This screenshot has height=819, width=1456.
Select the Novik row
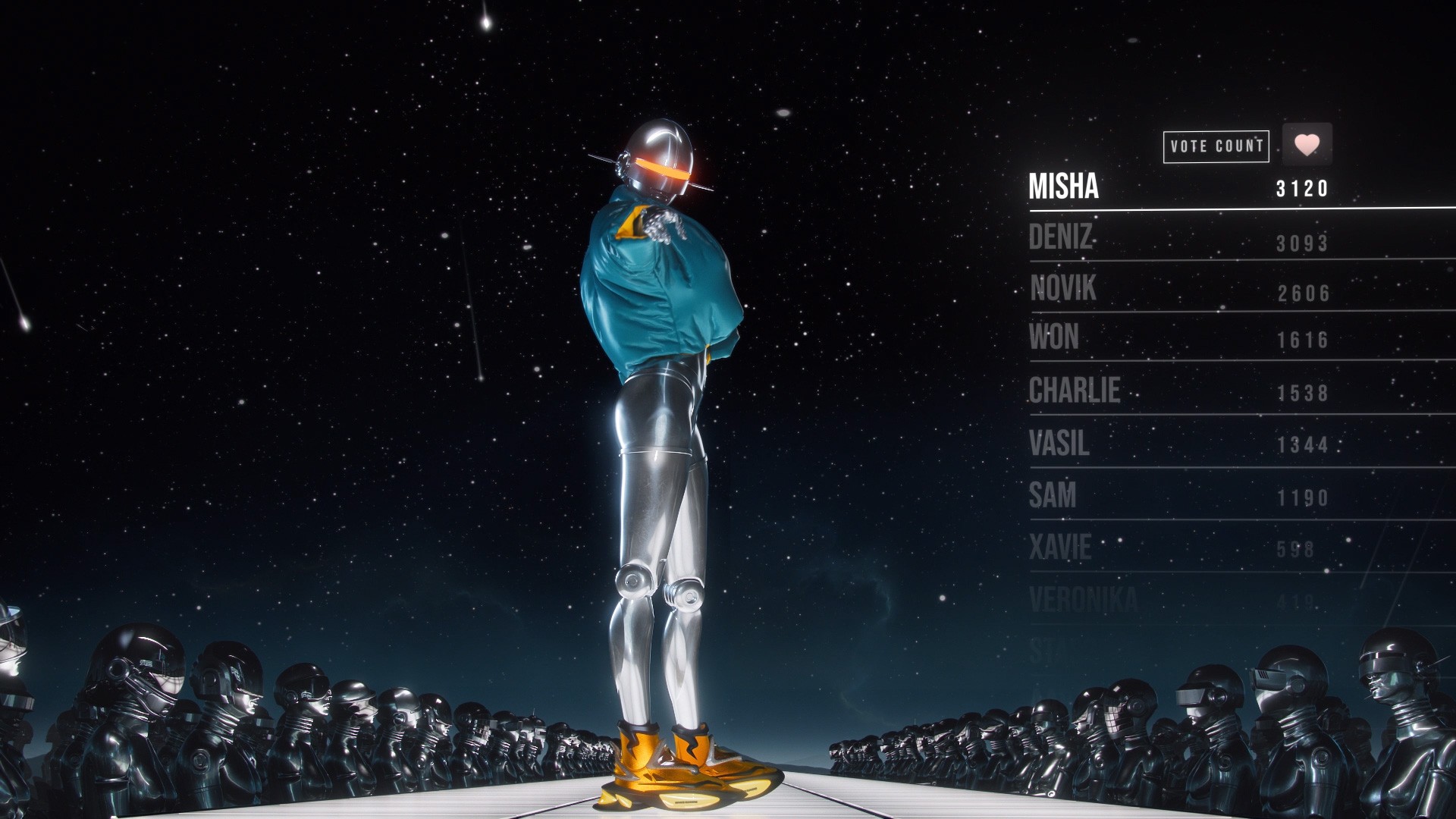click(x=1063, y=289)
